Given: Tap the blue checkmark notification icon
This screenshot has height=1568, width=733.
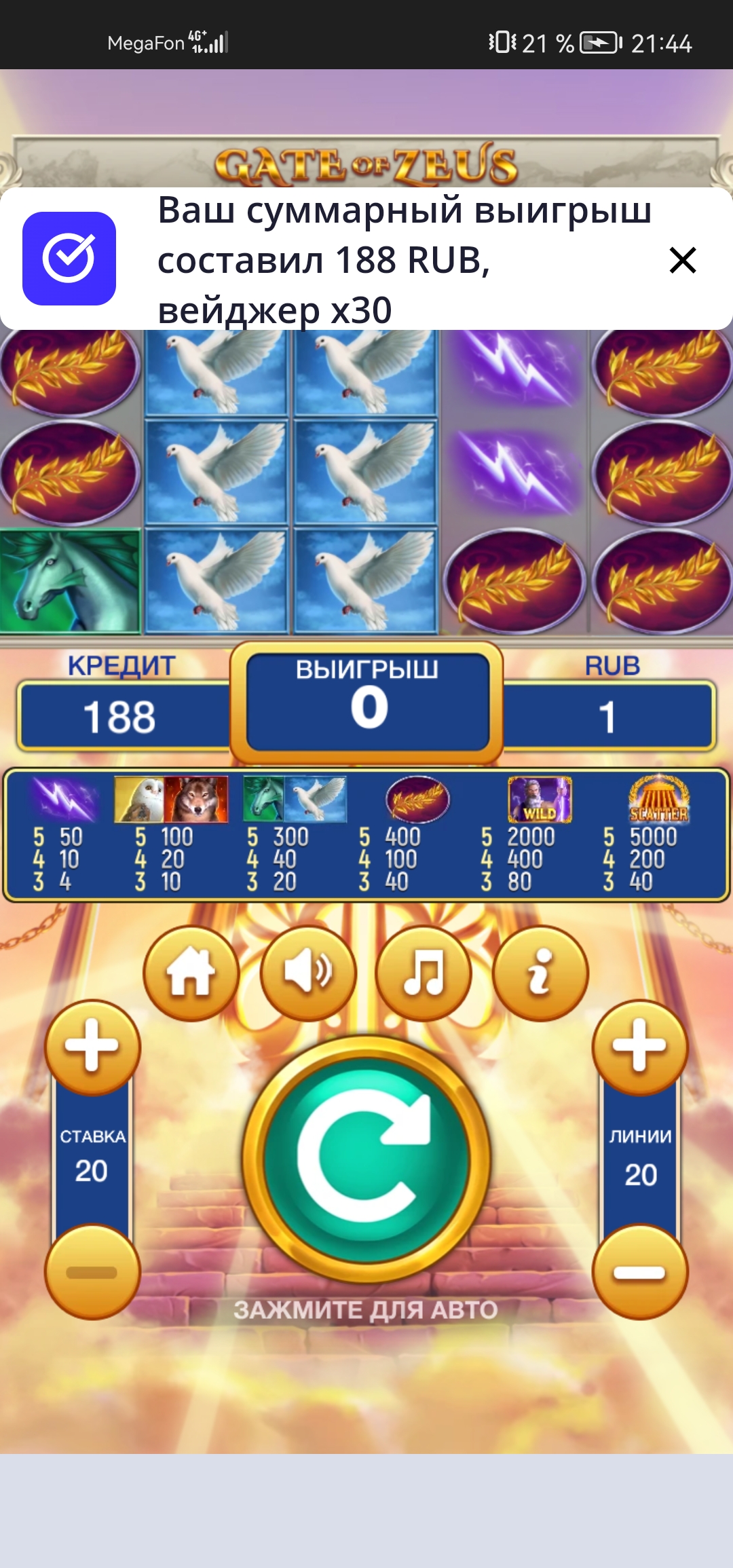Looking at the screenshot, I should point(69,259).
